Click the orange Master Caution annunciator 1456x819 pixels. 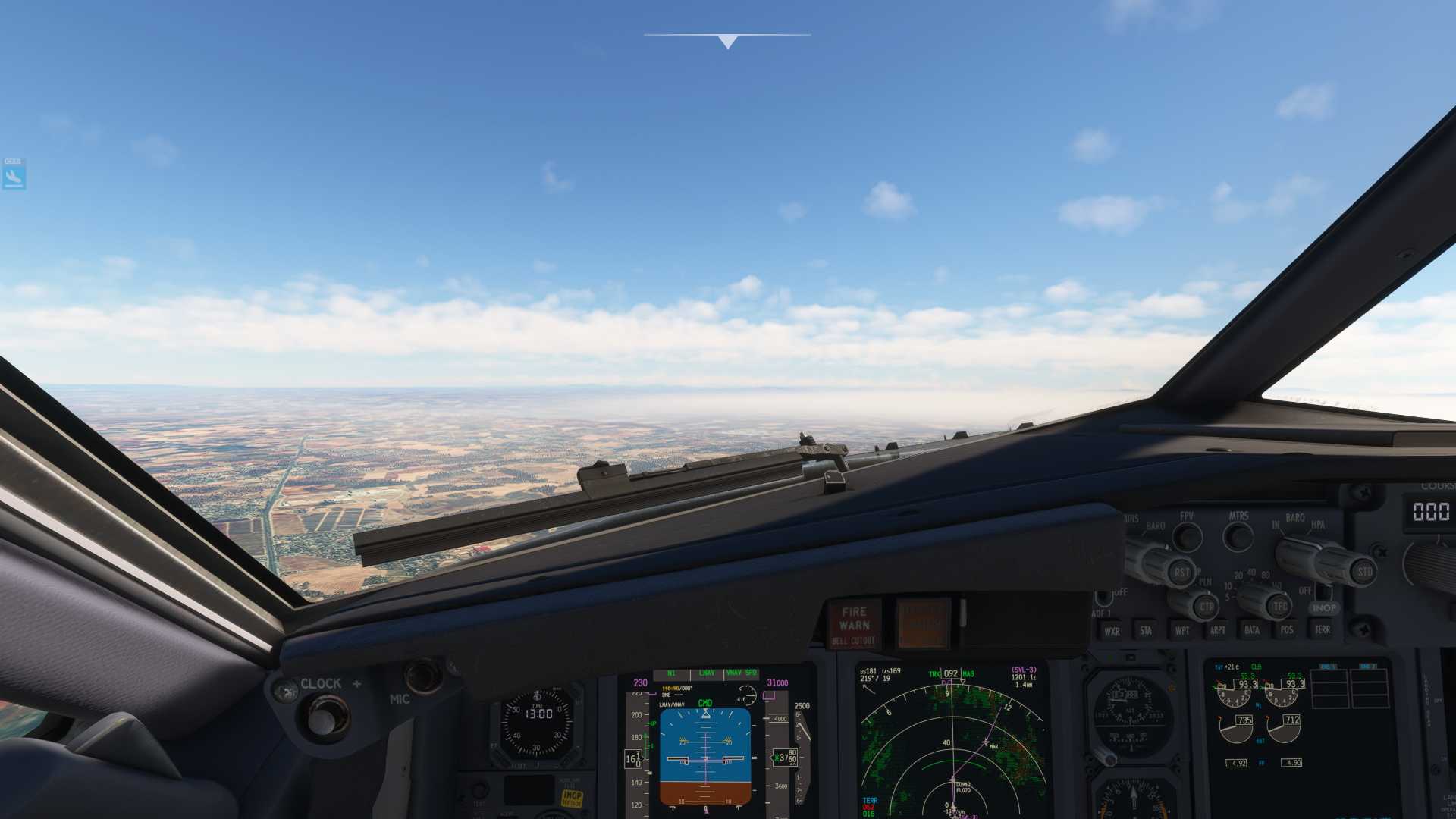click(x=921, y=622)
